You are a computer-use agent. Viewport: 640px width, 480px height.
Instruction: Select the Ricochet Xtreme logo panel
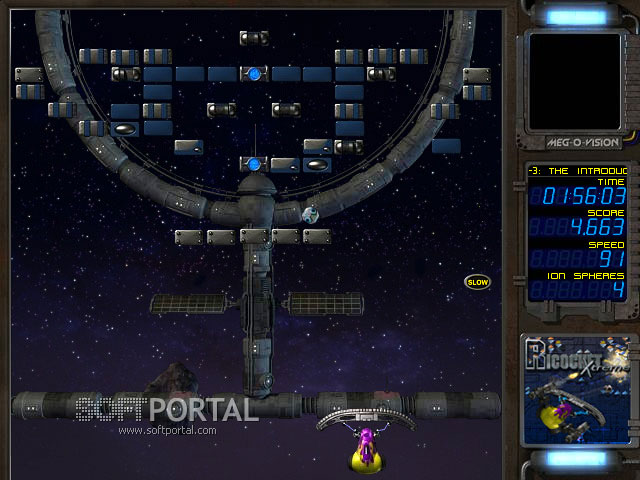(576, 389)
